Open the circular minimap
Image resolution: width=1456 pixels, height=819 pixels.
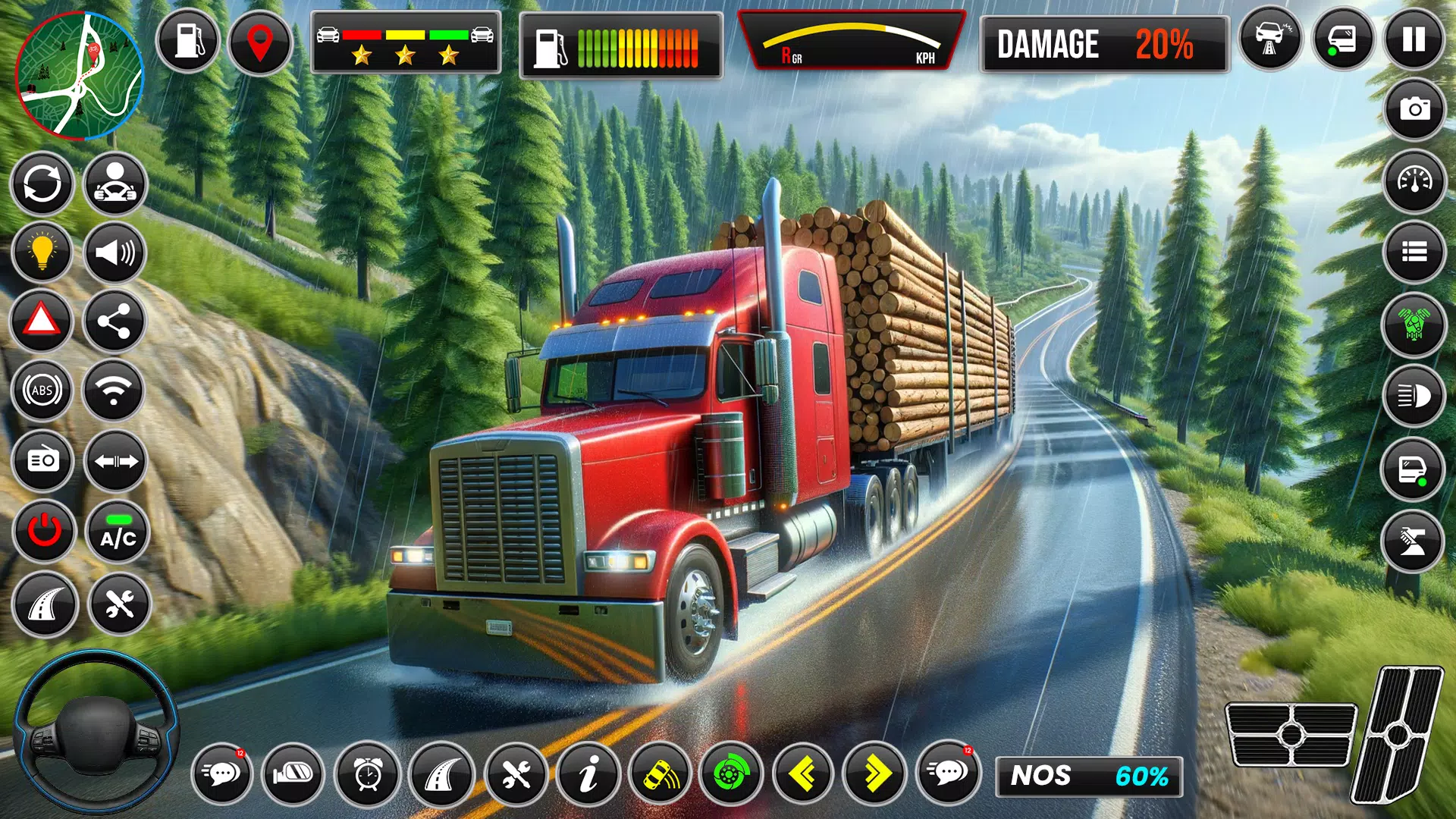coord(79,76)
